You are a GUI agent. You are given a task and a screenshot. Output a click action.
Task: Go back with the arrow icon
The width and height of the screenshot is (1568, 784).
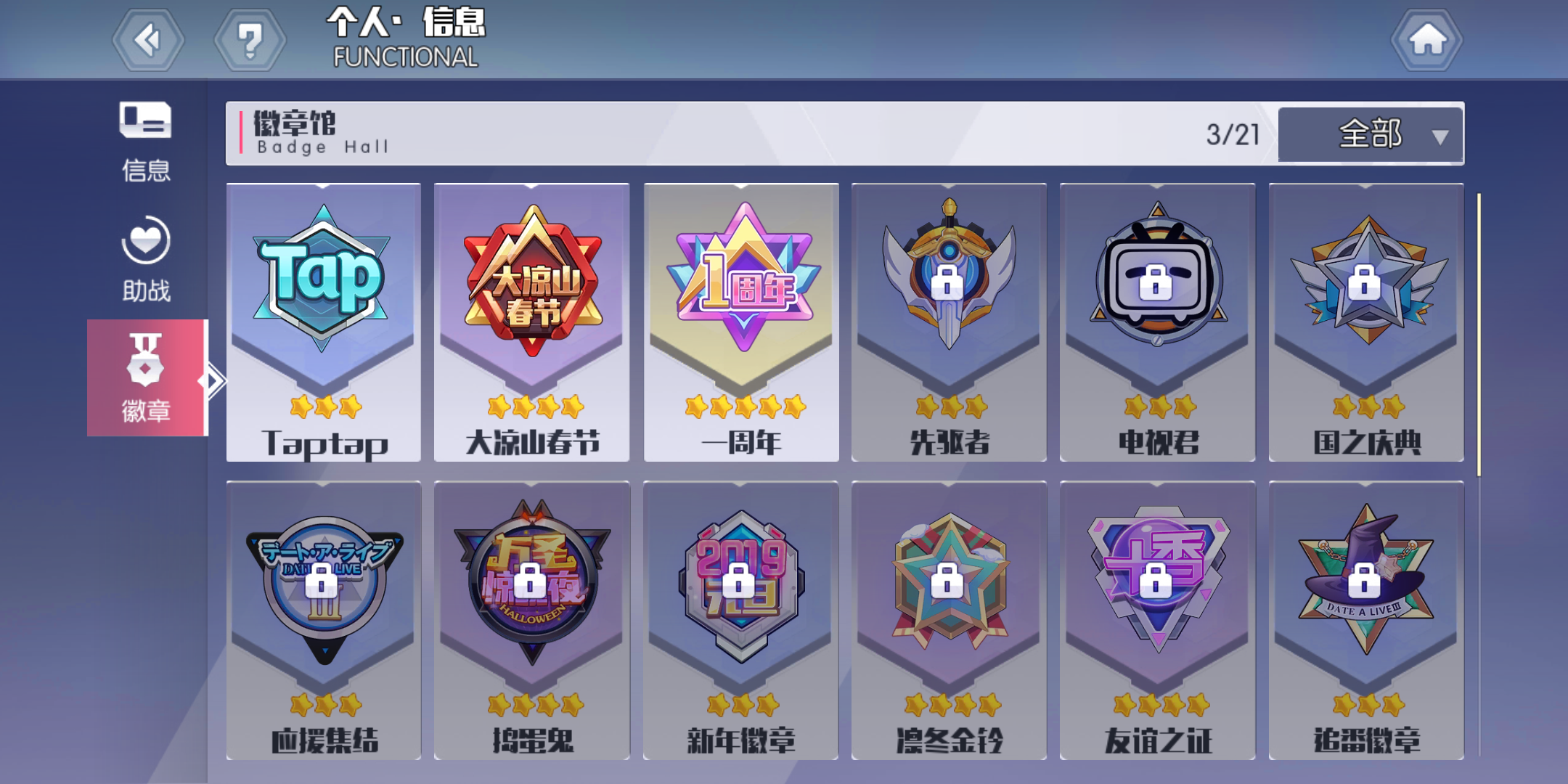click(x=147, y=40)
